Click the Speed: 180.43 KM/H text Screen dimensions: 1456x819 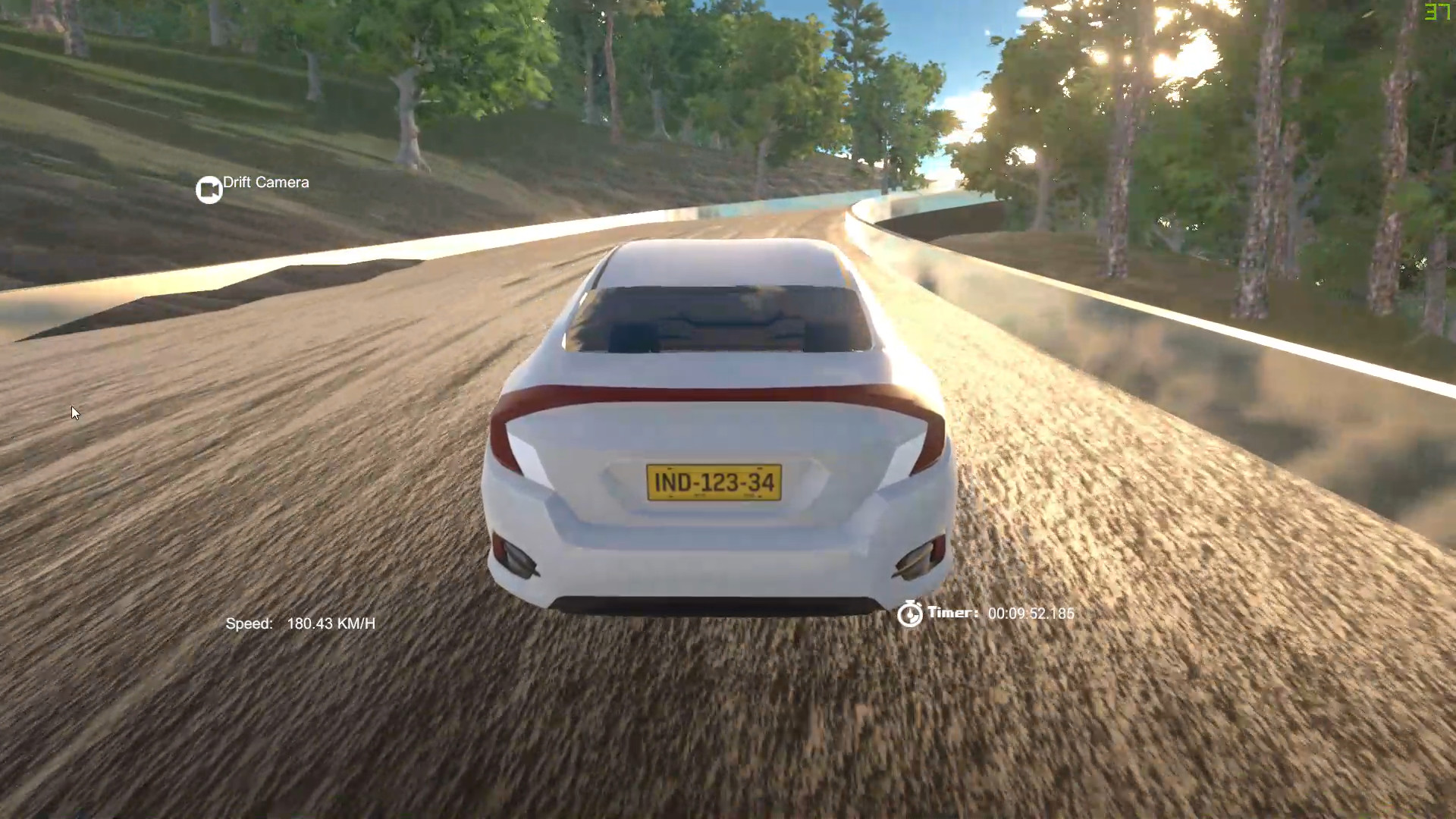301,623
